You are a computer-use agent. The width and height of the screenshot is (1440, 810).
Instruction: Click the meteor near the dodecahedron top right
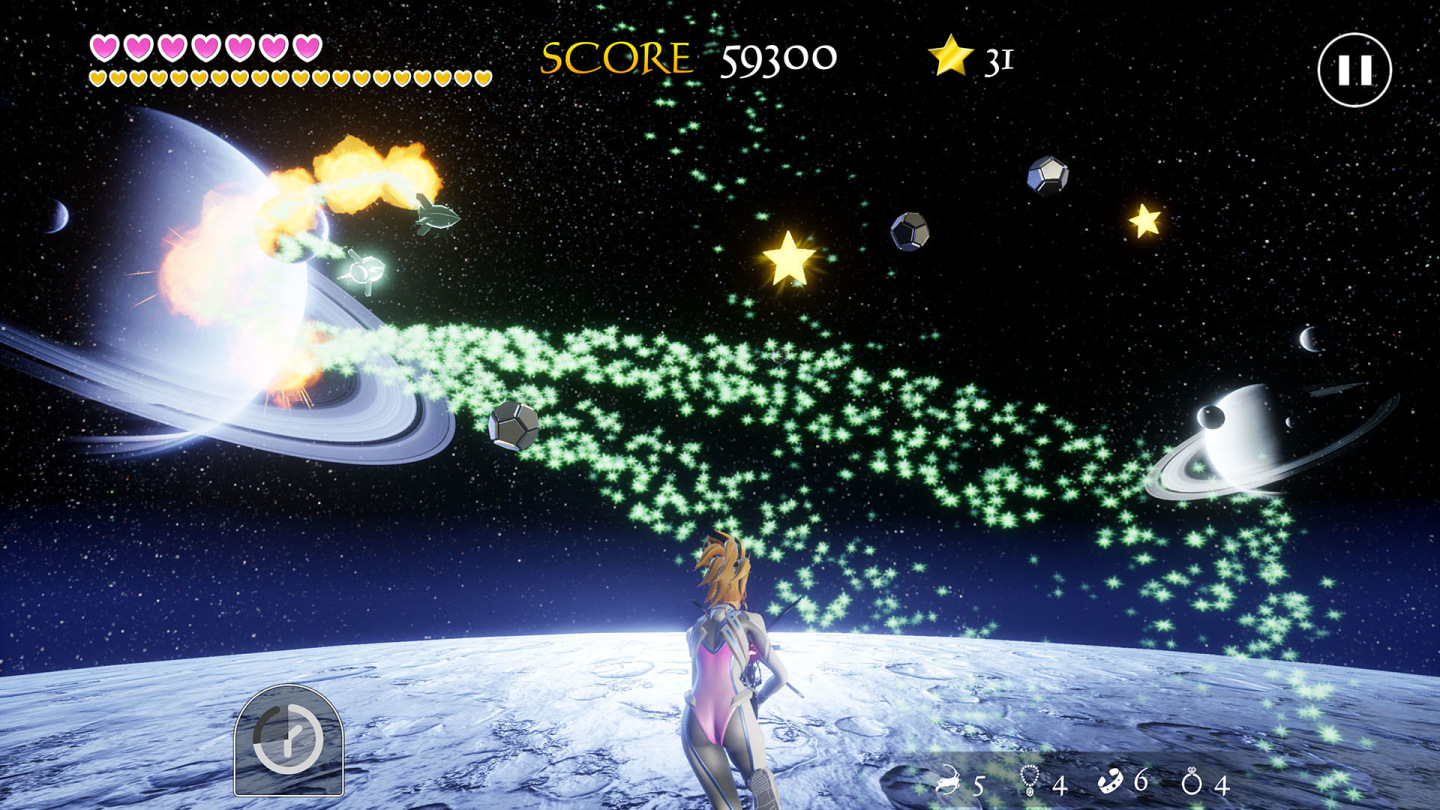[x=909, y=232]
